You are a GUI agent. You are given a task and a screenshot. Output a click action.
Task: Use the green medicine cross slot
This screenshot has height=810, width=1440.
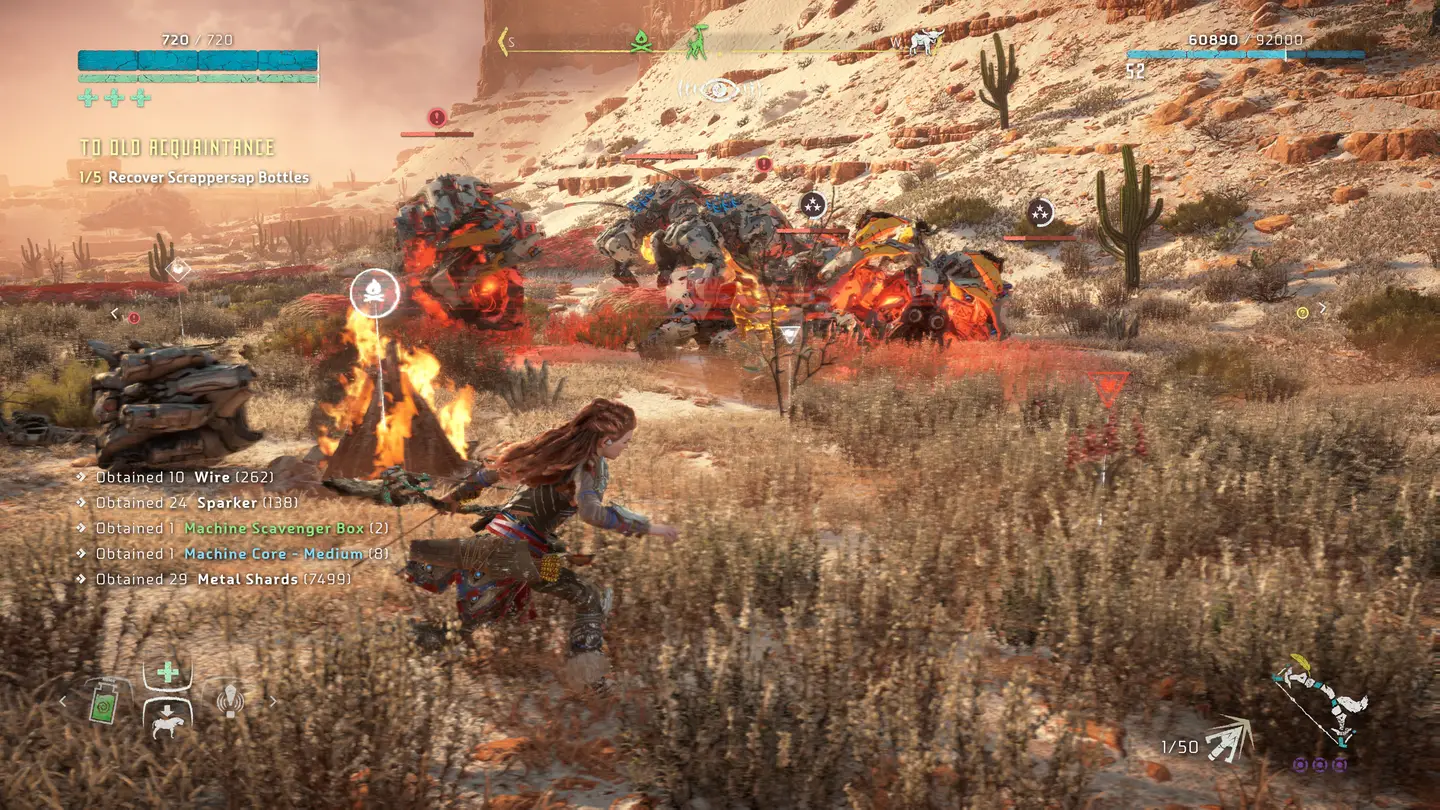point(168,673)
